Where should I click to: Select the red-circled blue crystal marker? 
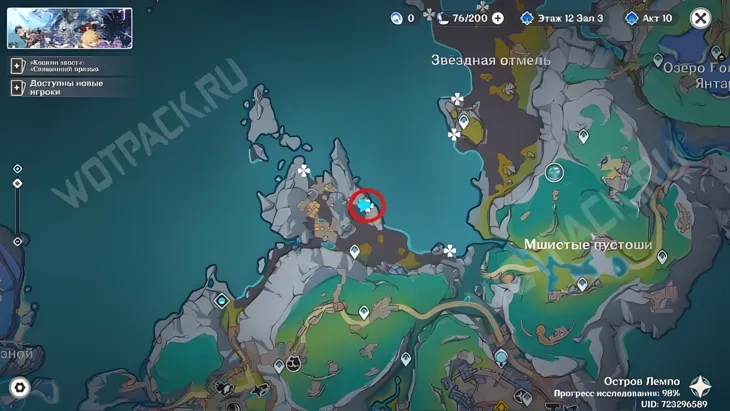tap(366, 205)
